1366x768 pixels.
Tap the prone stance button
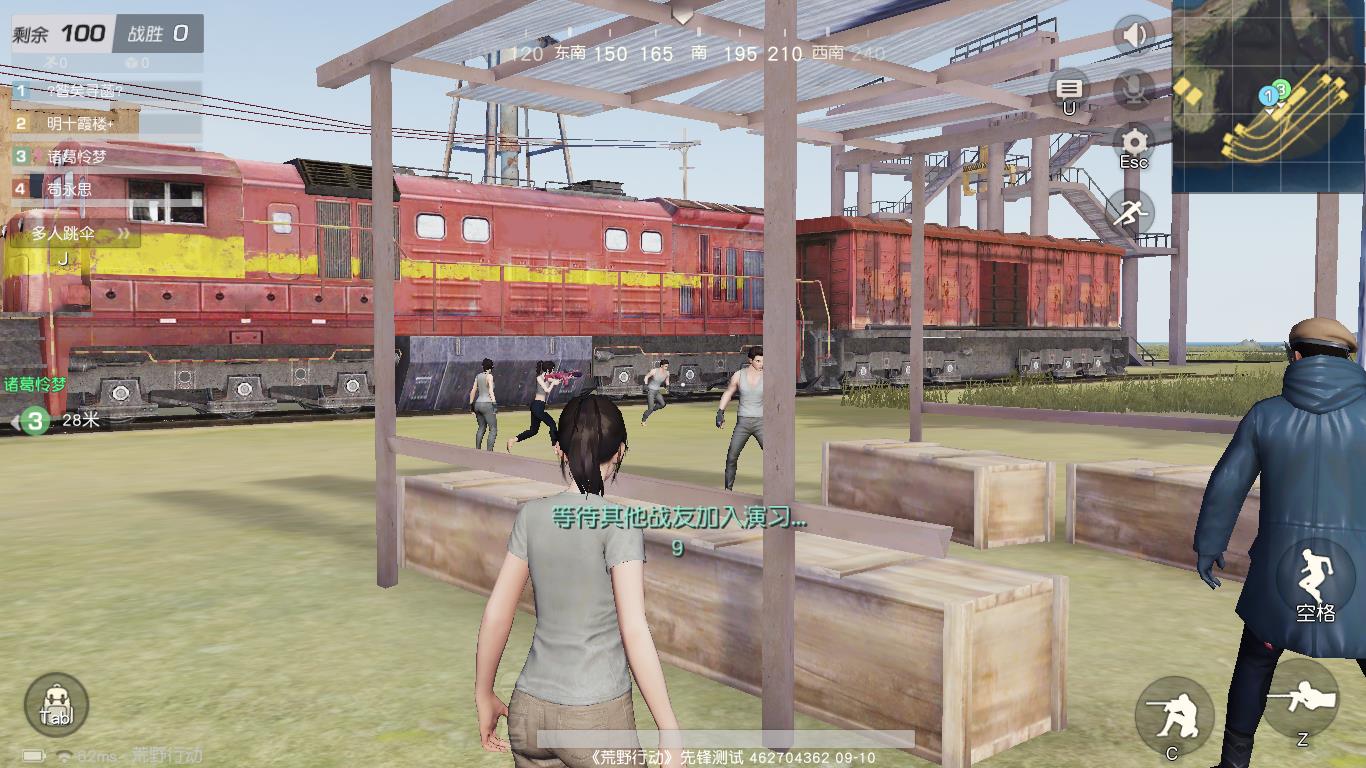(1302, 700)
